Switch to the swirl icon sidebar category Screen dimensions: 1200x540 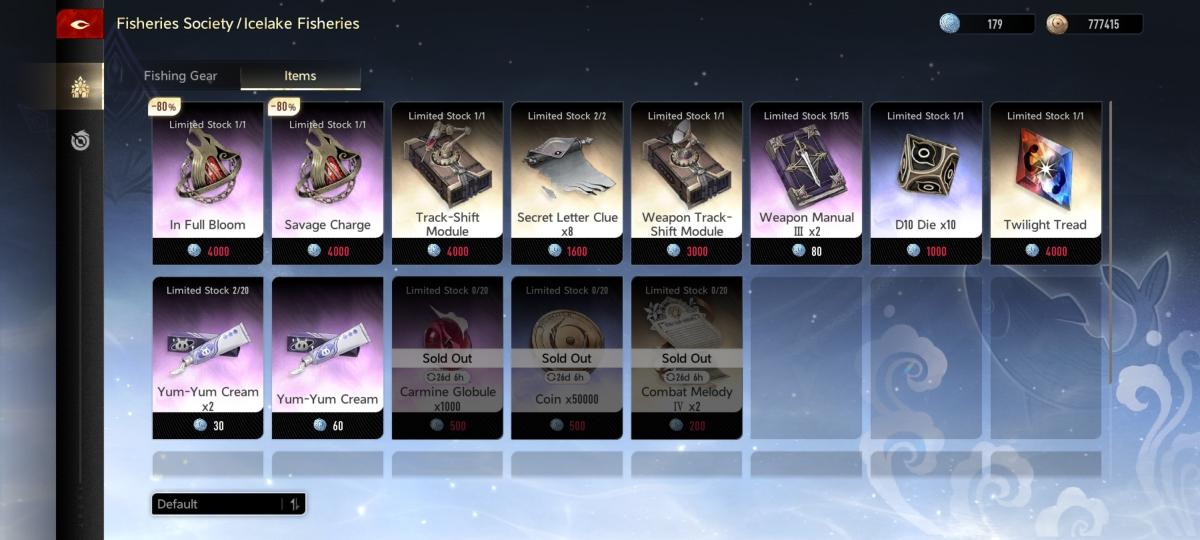(x=80, y=141)
